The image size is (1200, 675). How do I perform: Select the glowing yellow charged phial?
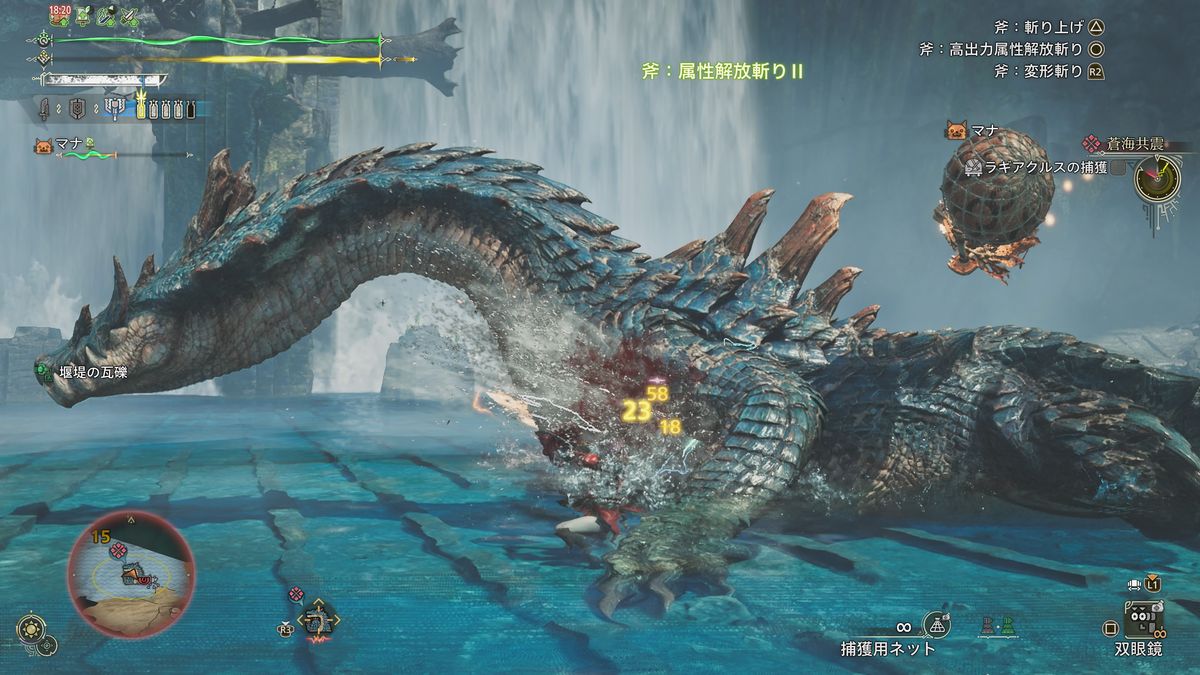point(141,106)
